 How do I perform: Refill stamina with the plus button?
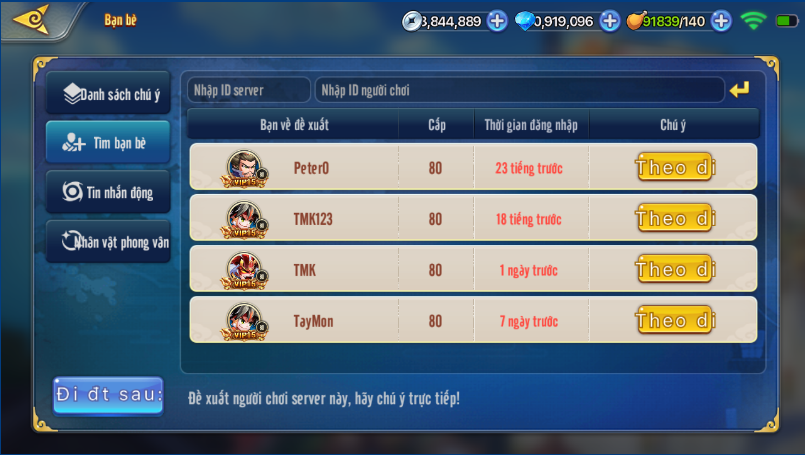[x=722, y=21]
